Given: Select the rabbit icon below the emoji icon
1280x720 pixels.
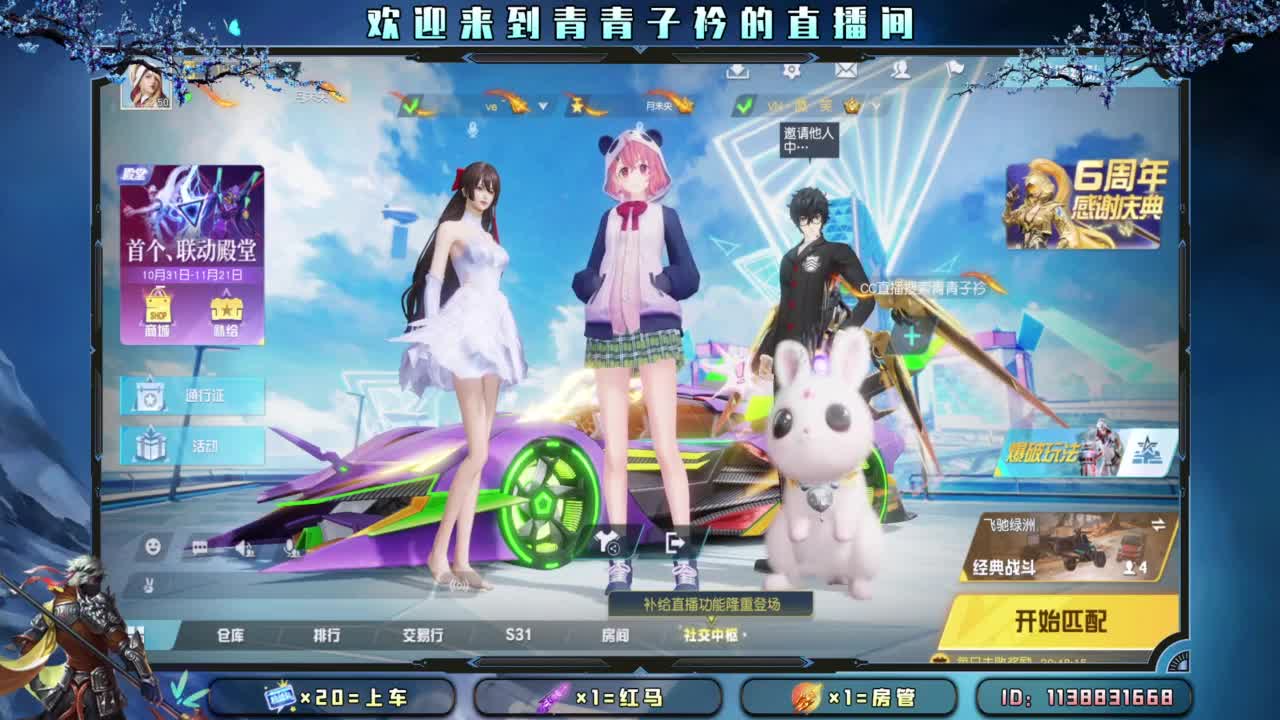Looking at the screenshot, I should click(148, 583).
